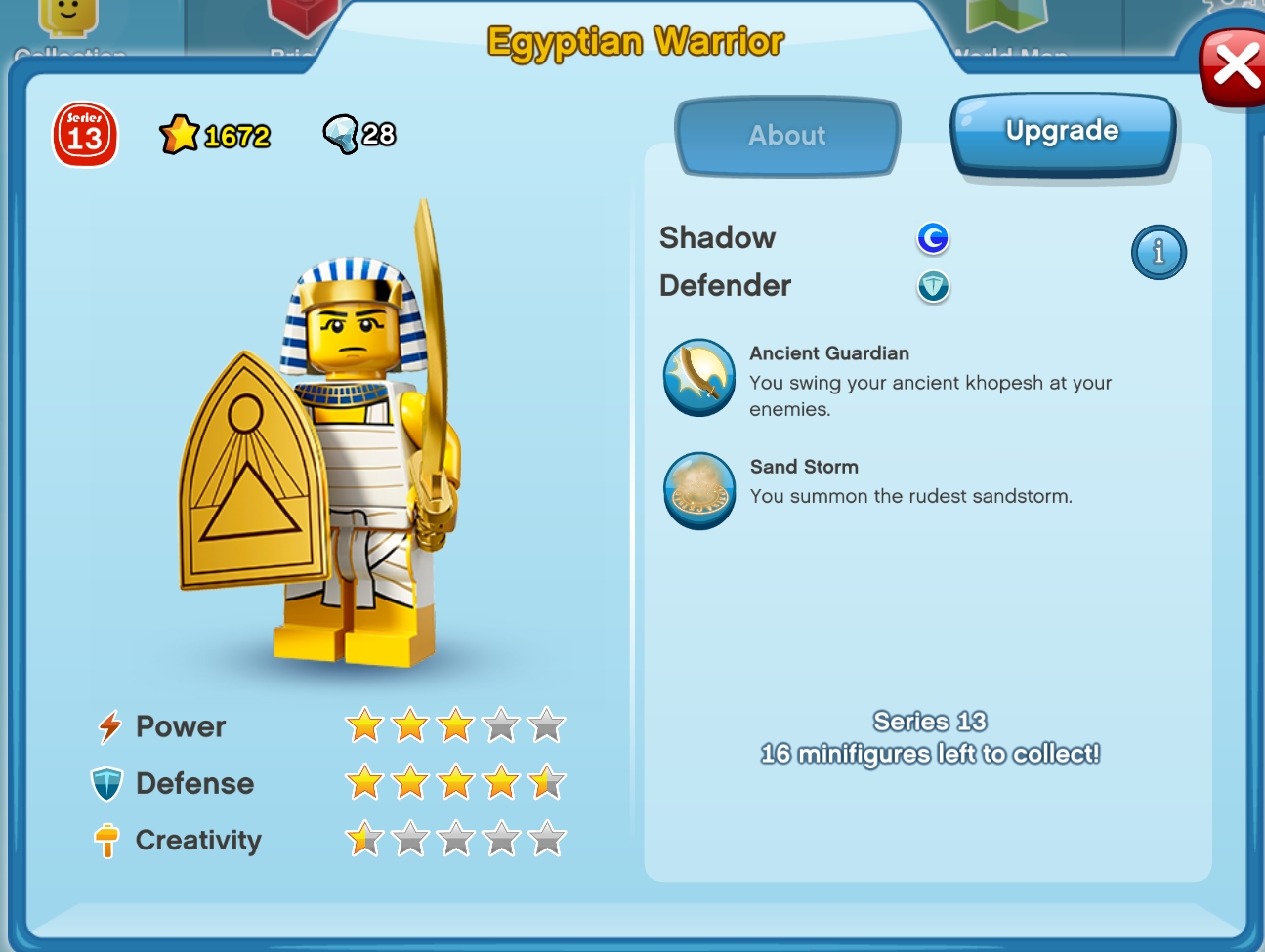1265x952 pixels.
Task: Select the hammer Creativity icon
Action: click(107, 839)
